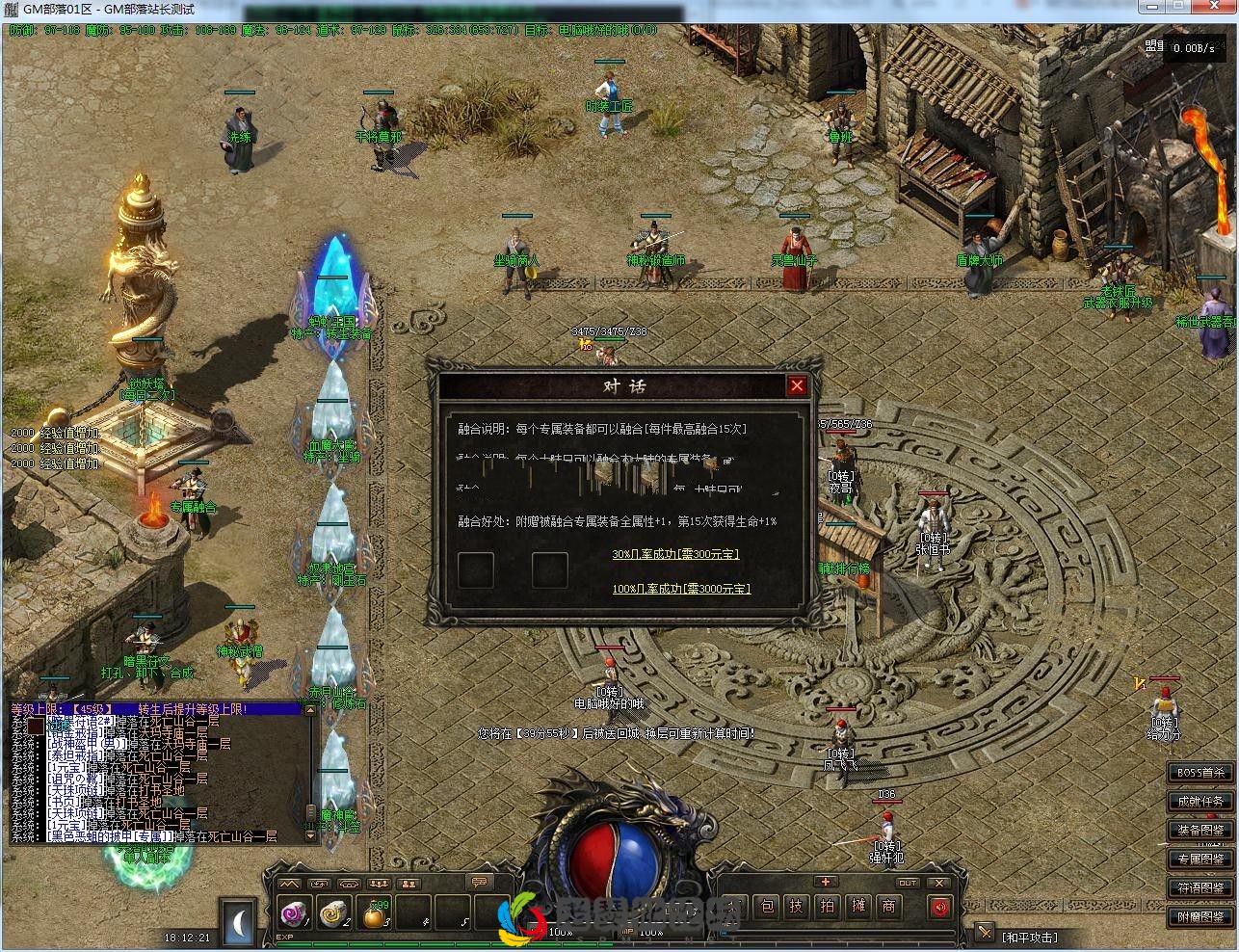Viewport: 1239px width, 952px height.
Task: Close the 对话 dialogue window
Action: click(x=797, y=386)
